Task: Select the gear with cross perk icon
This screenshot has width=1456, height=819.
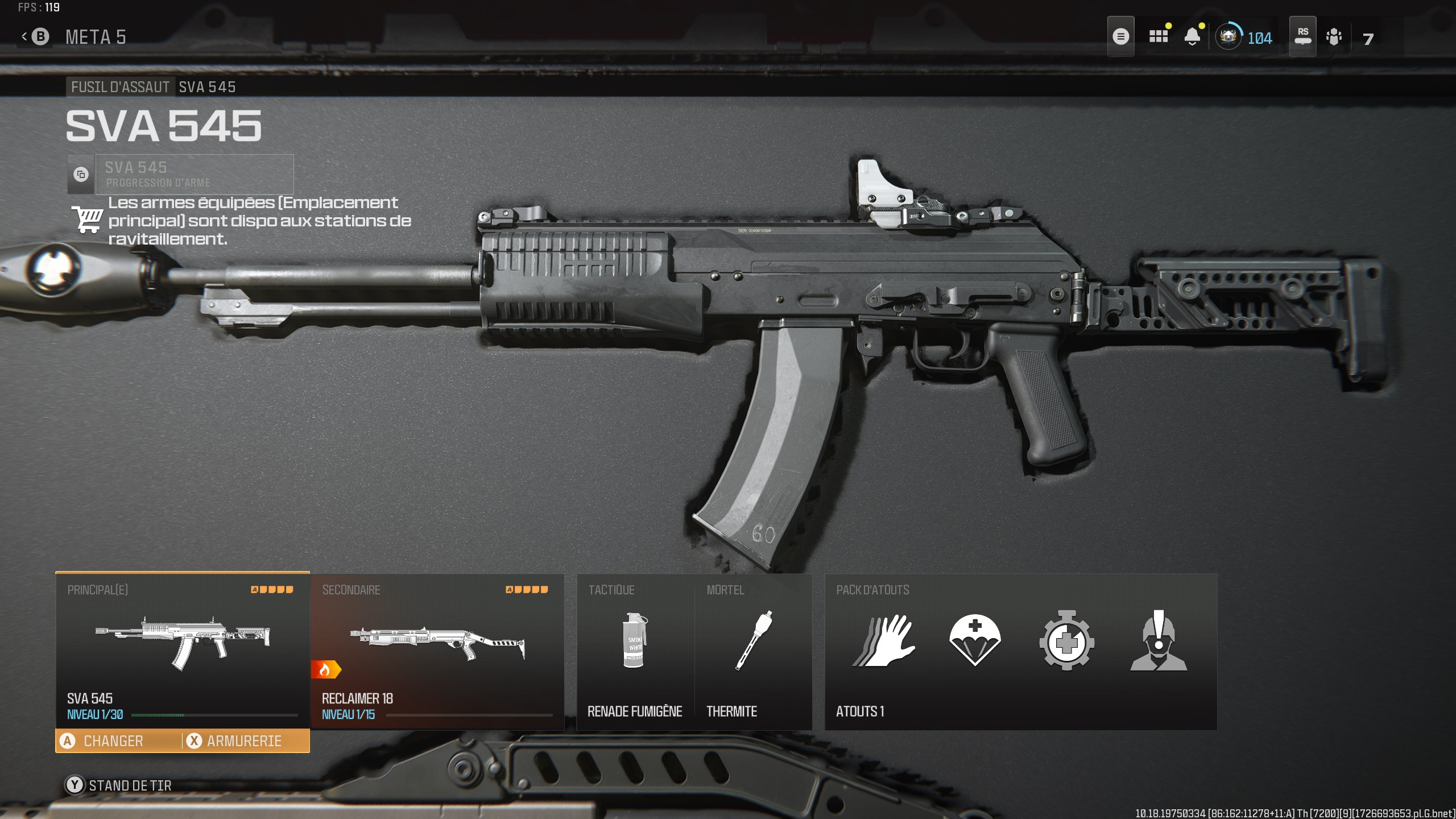Action: (1068, 643)
